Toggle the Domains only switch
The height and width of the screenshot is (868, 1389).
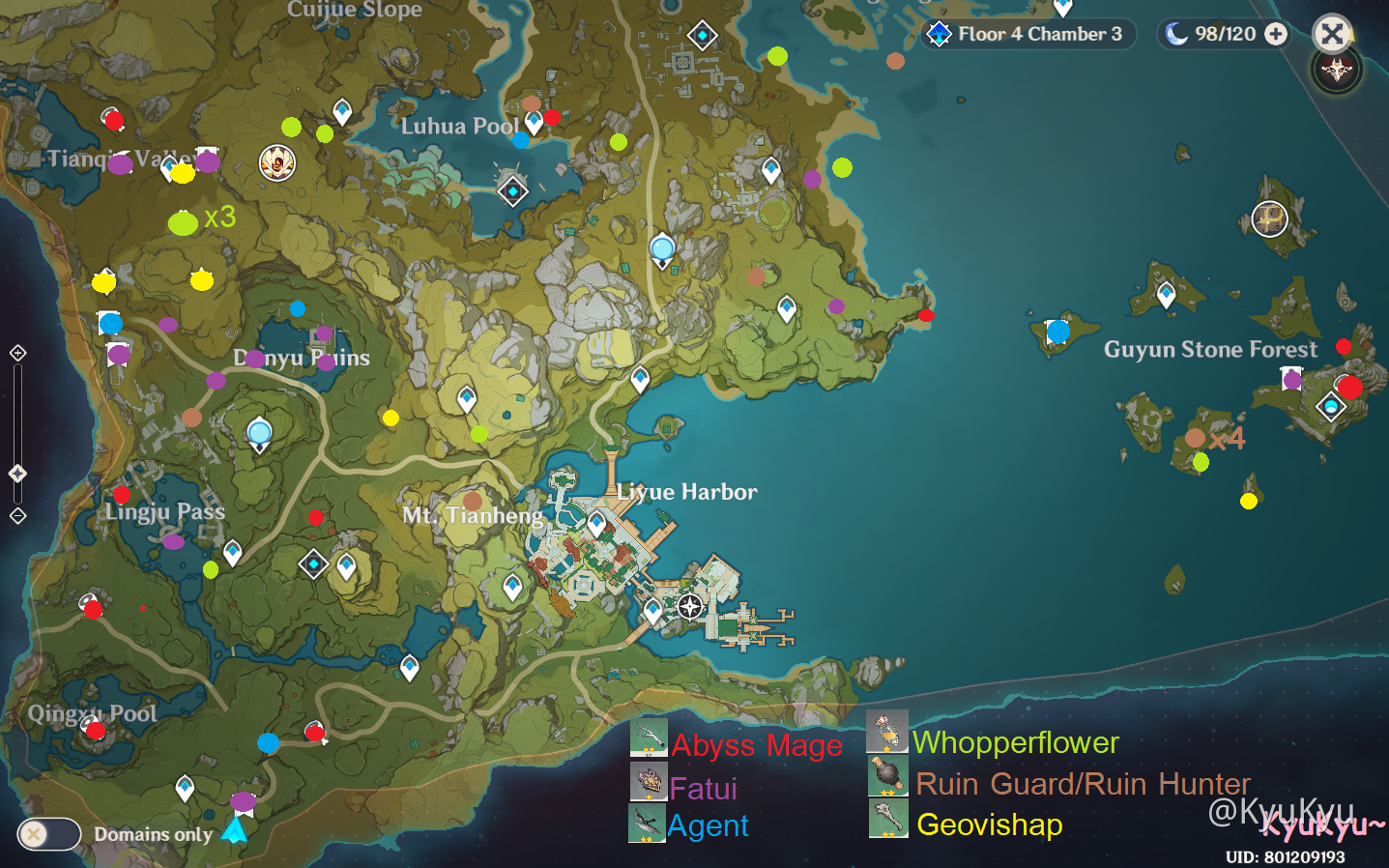pyautogui.click(x=48, y=834)
